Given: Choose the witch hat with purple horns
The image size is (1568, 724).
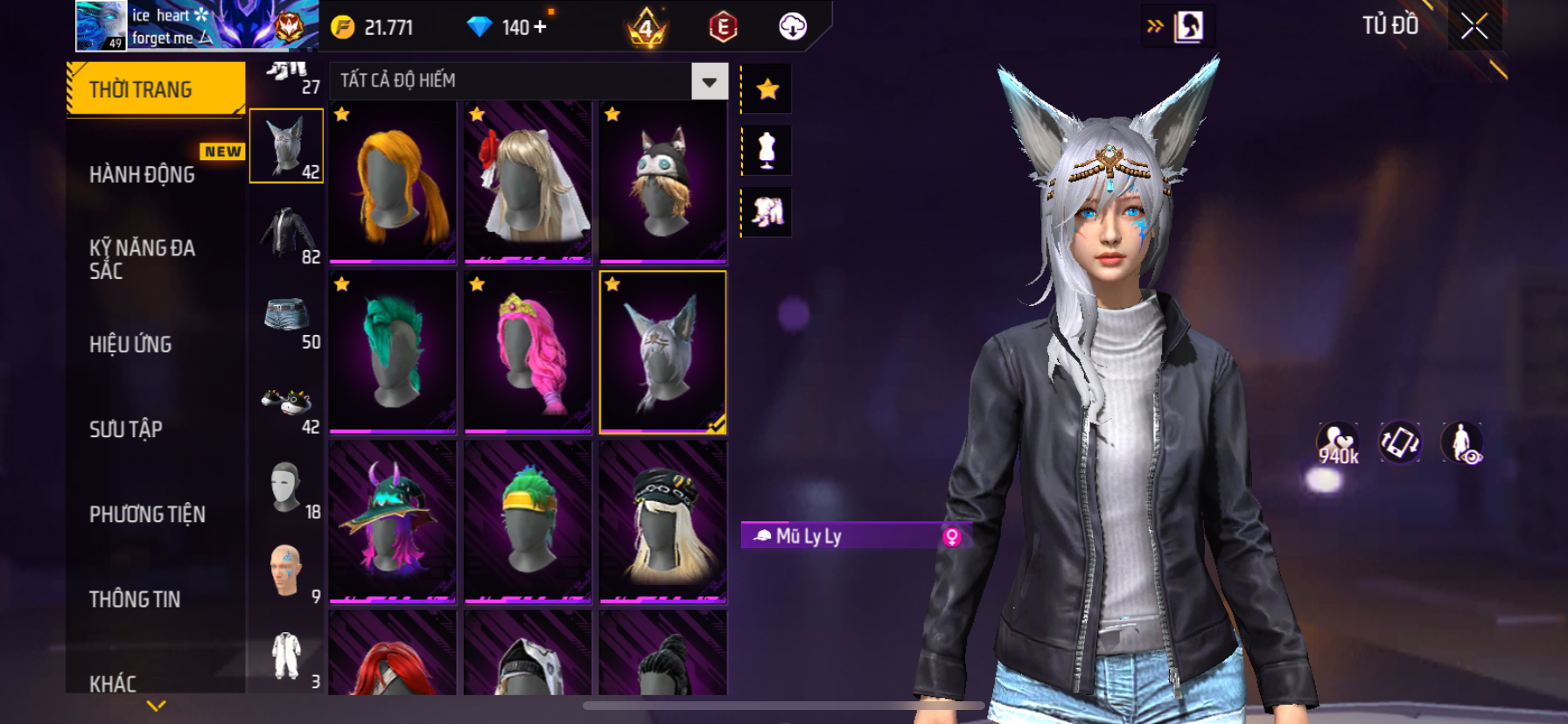Looking at the screenshot, I should click(393, 521).
